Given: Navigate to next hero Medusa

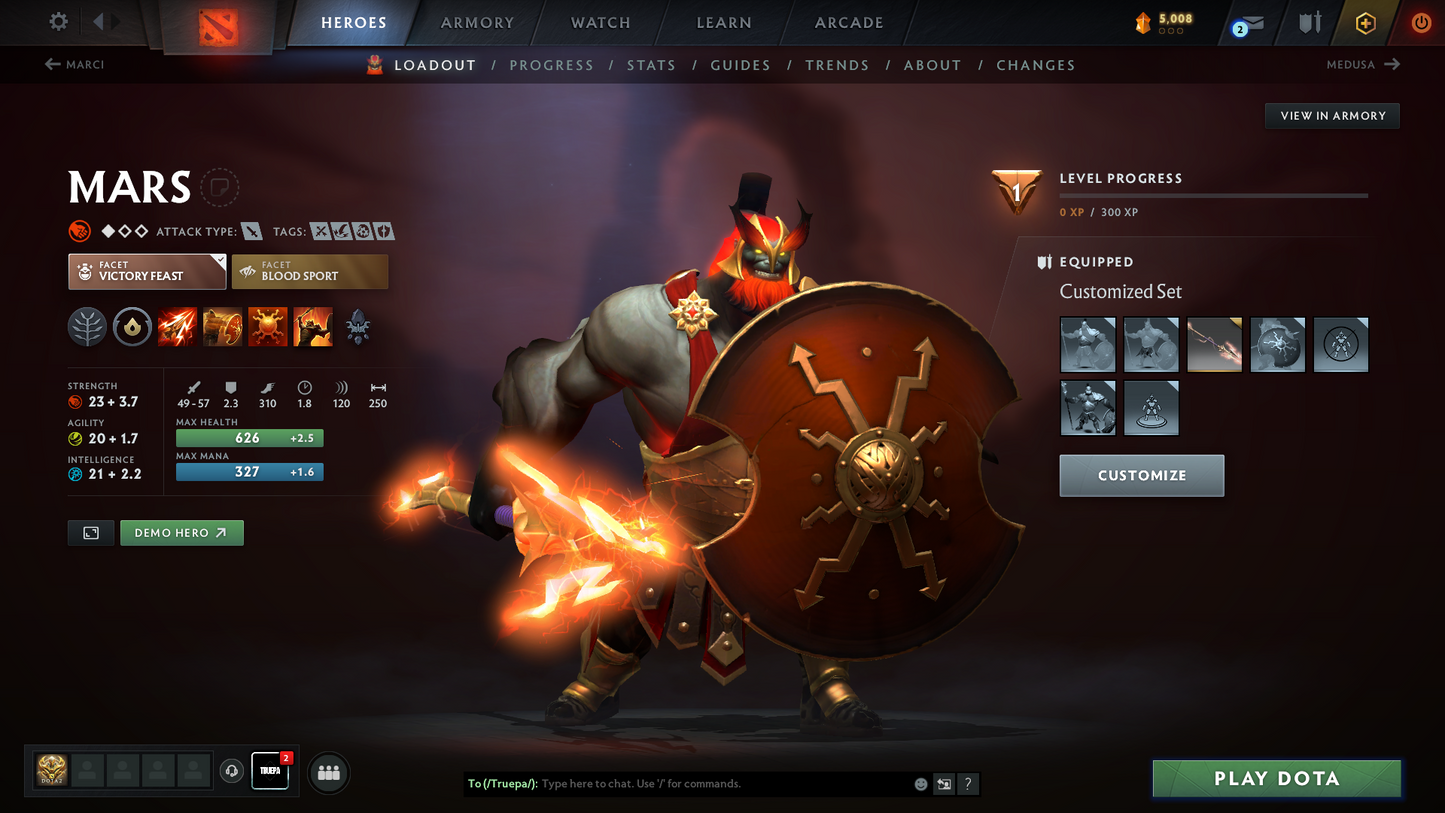Looking at the screenshot, I should point(1363,65).
